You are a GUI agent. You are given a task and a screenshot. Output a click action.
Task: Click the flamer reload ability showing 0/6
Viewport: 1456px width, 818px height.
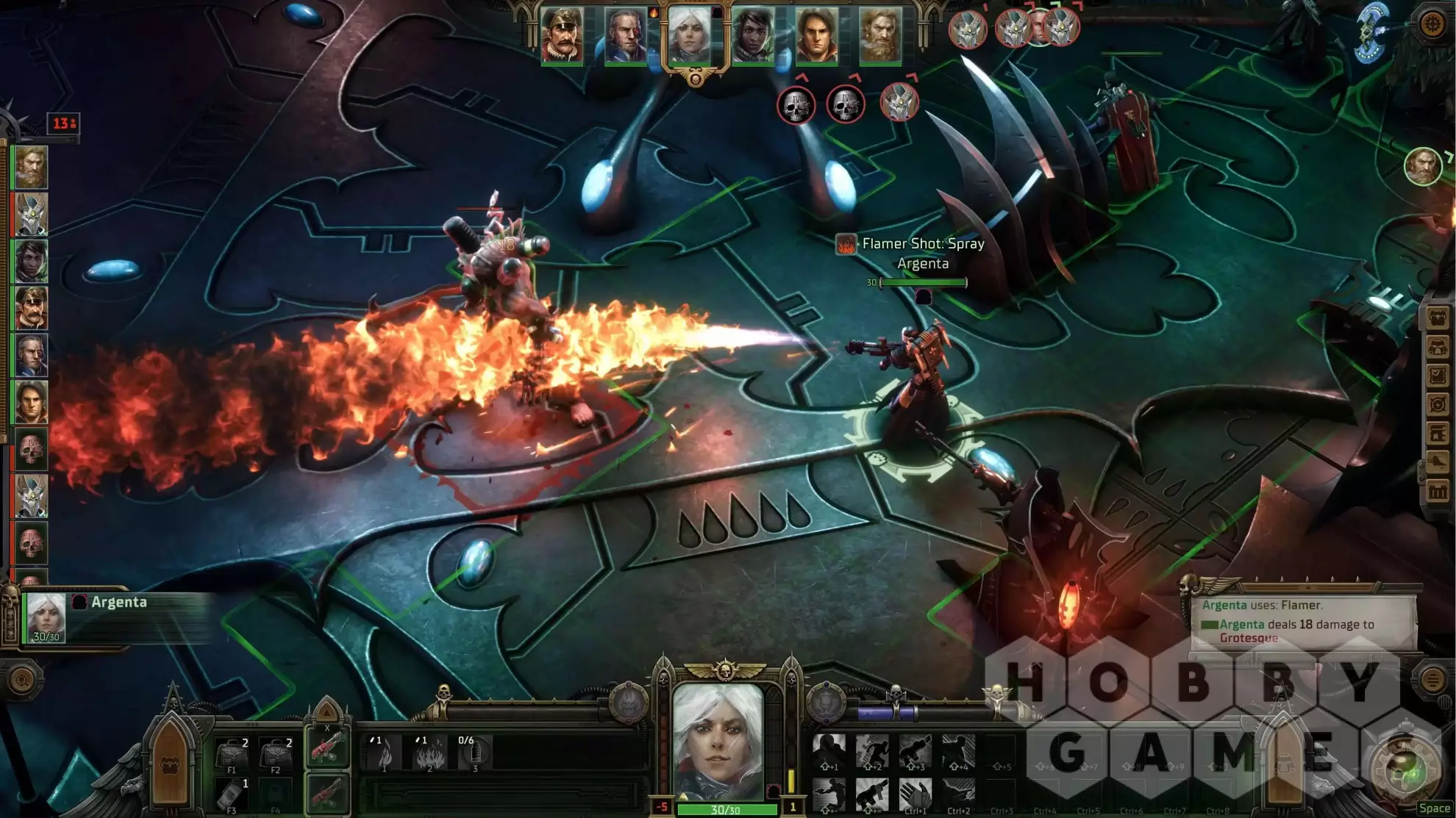click(x=474, y=753)
